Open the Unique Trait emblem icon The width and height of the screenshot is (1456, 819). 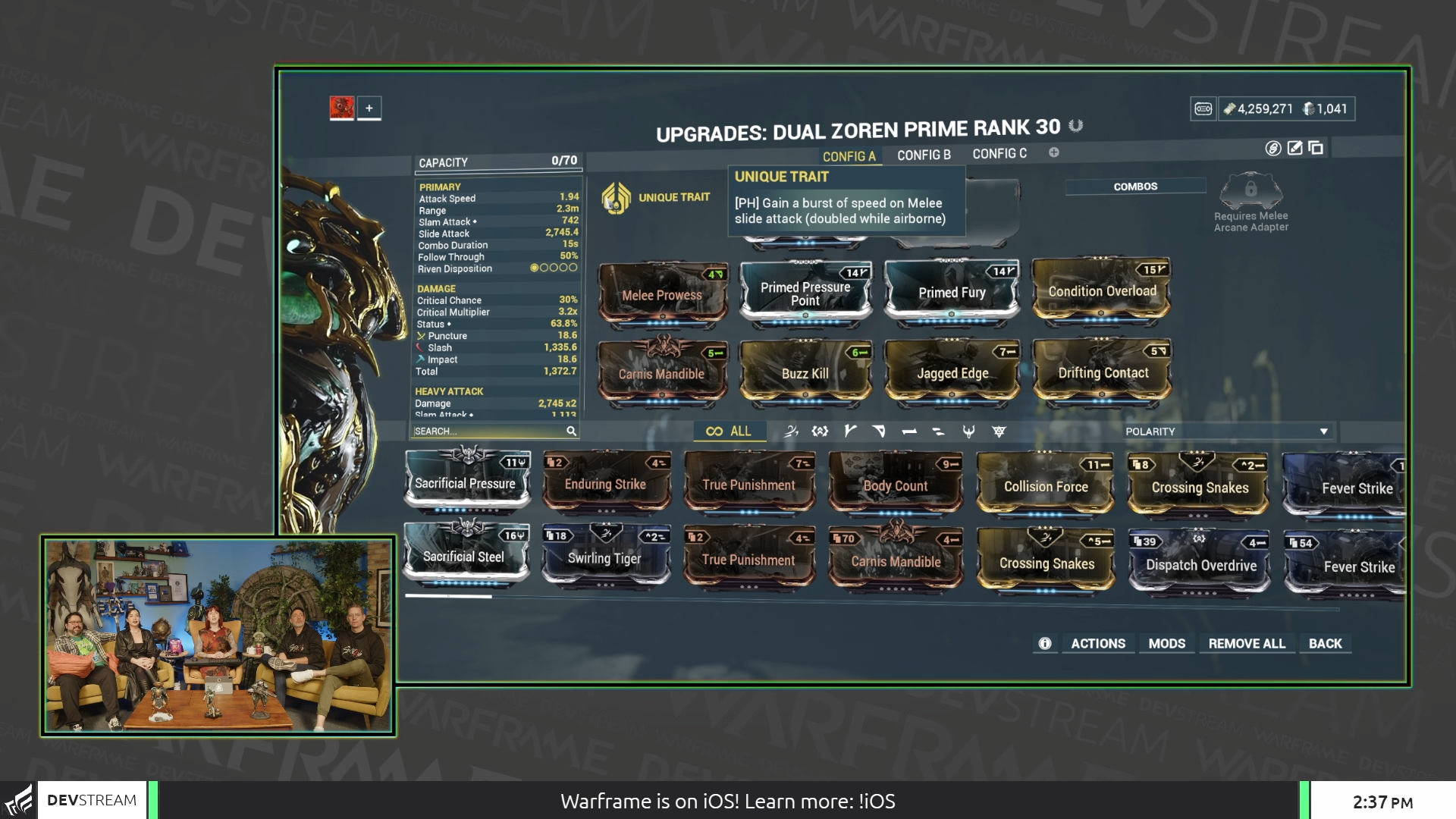click(617, 196)
